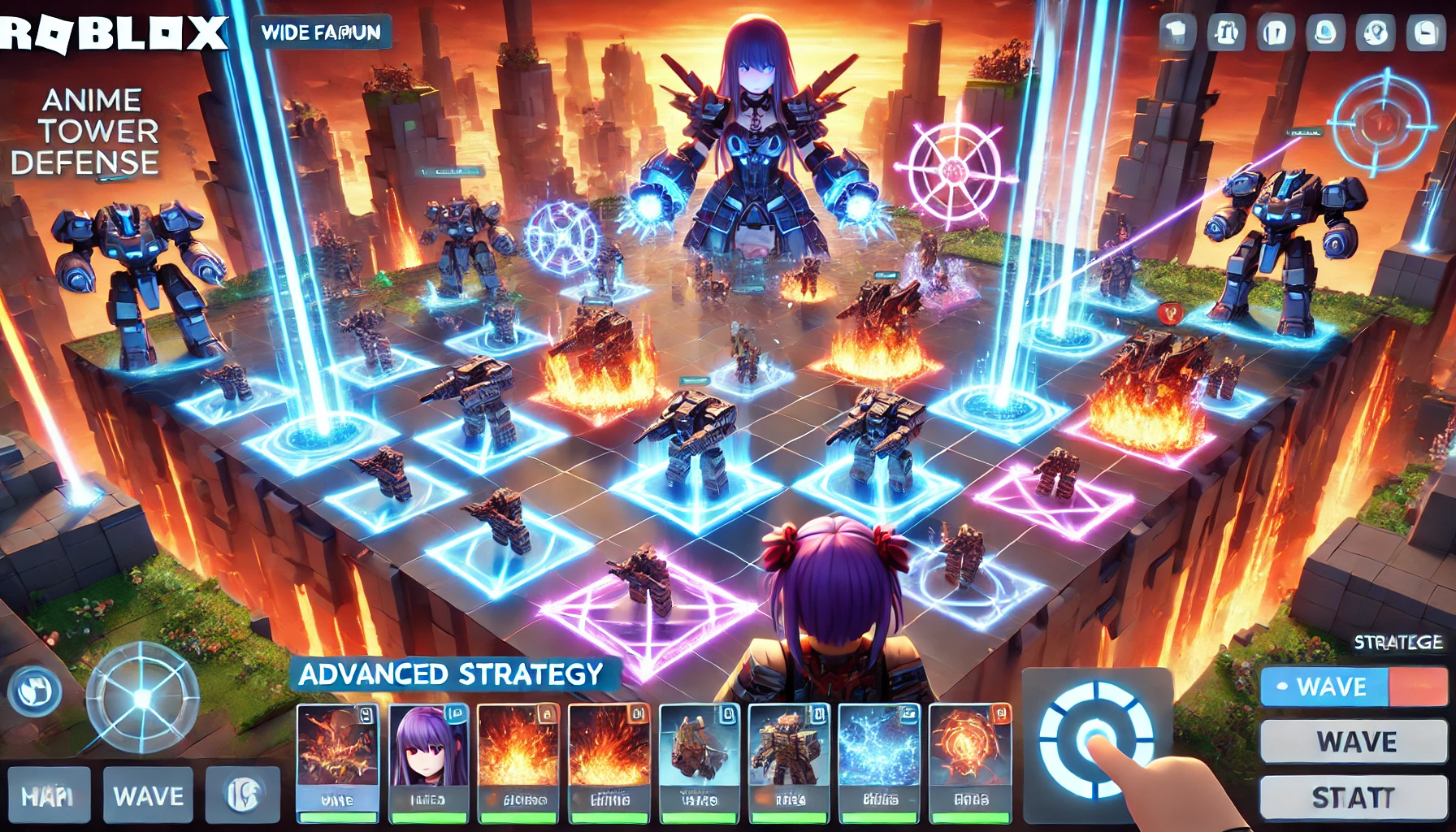The image size is (1456, 832).
Task: Open the backpack icon in the top bar
Action: [x=1225, y=33]
